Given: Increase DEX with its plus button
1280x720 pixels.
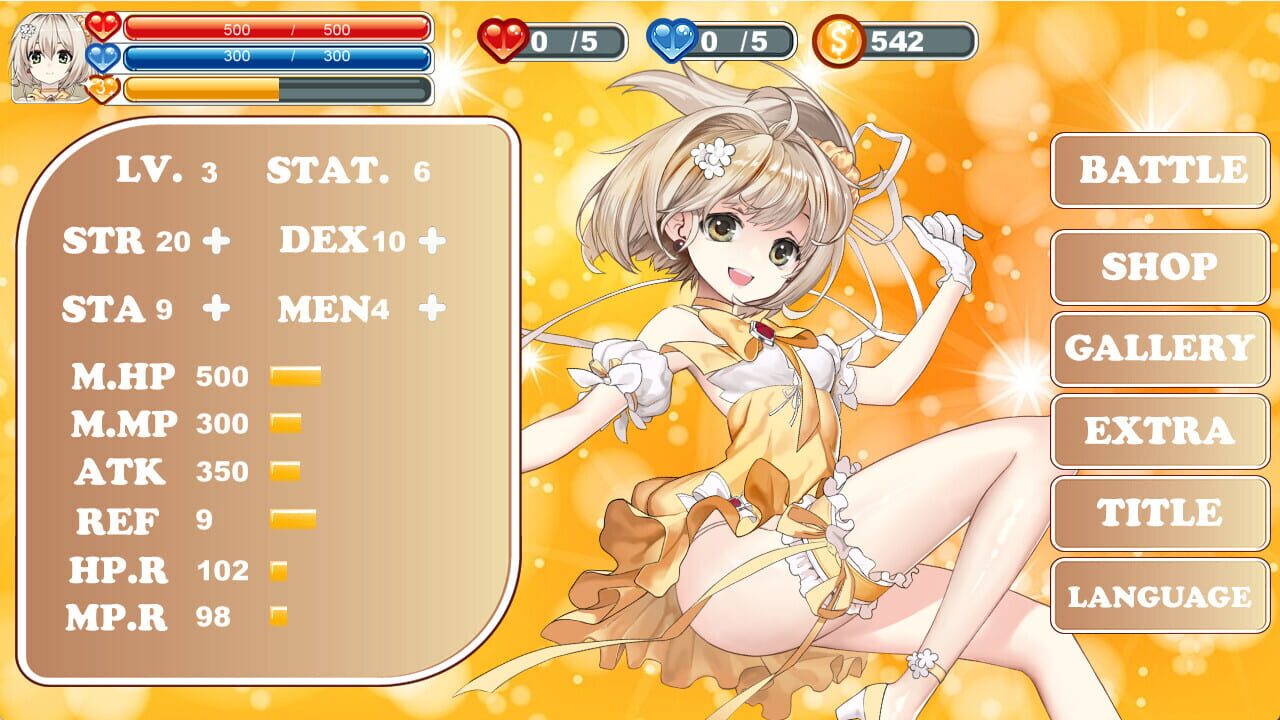Looking at the screenshot, I should tap(432, 240).
